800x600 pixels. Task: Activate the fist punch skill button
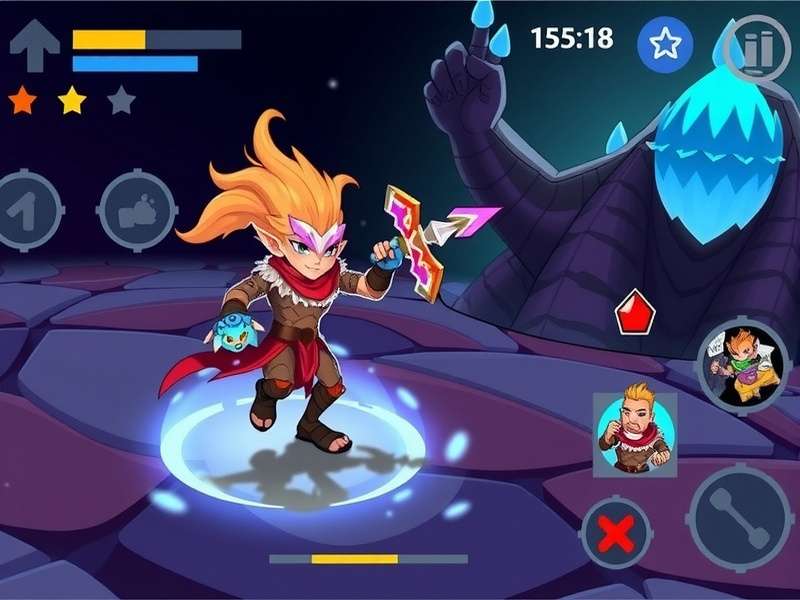click(x=137, y=211)
